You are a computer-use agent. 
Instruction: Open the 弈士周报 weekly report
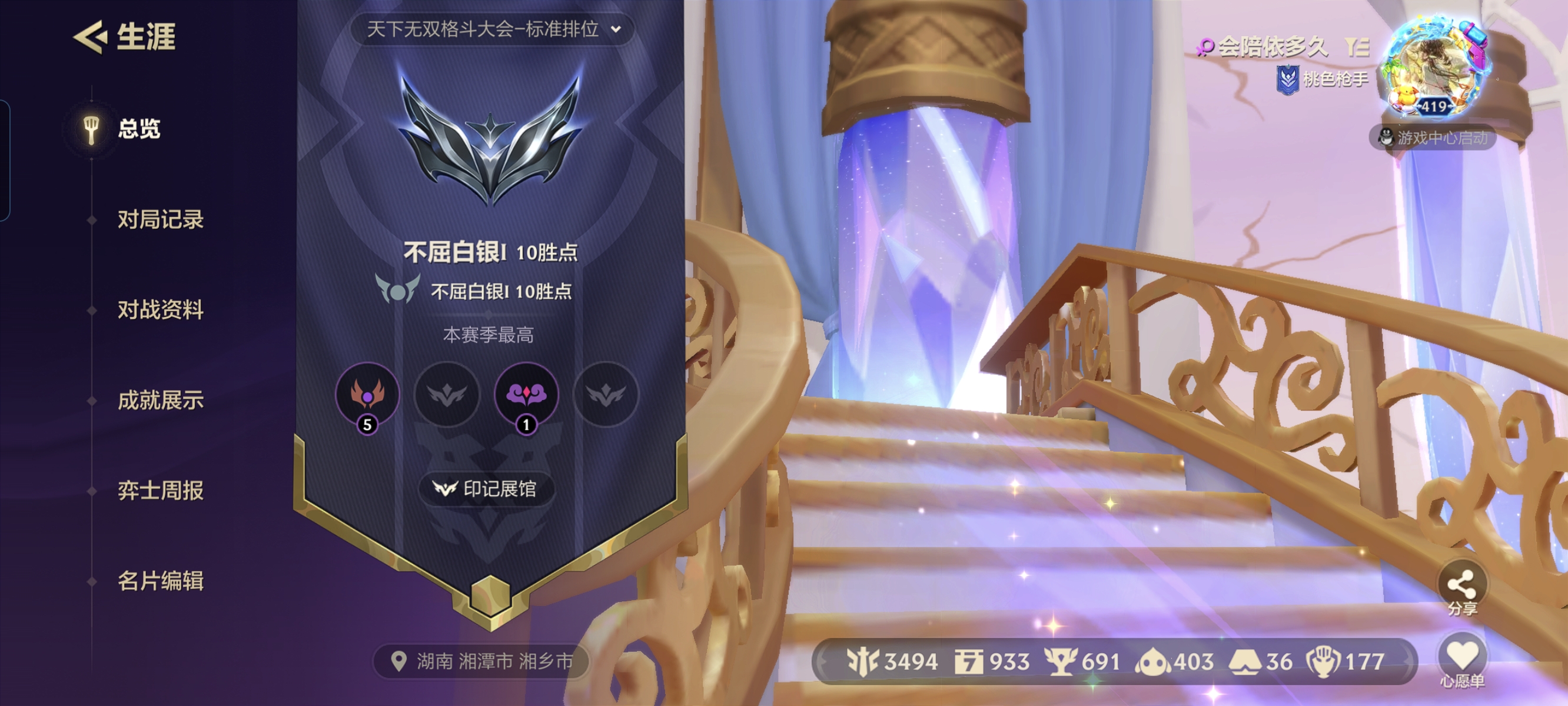coord(160,491)
